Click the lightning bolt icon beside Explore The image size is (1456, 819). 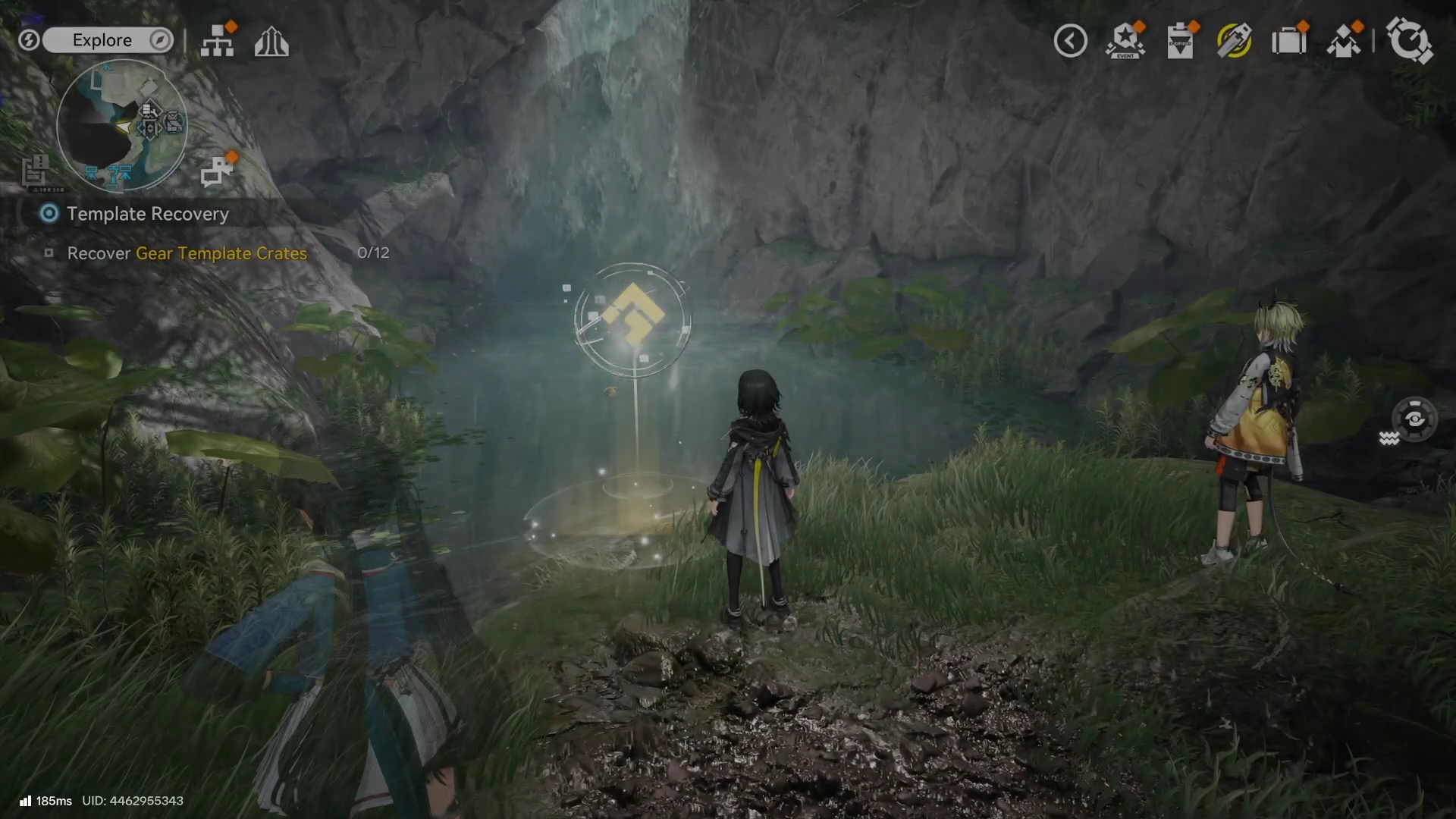29,40
